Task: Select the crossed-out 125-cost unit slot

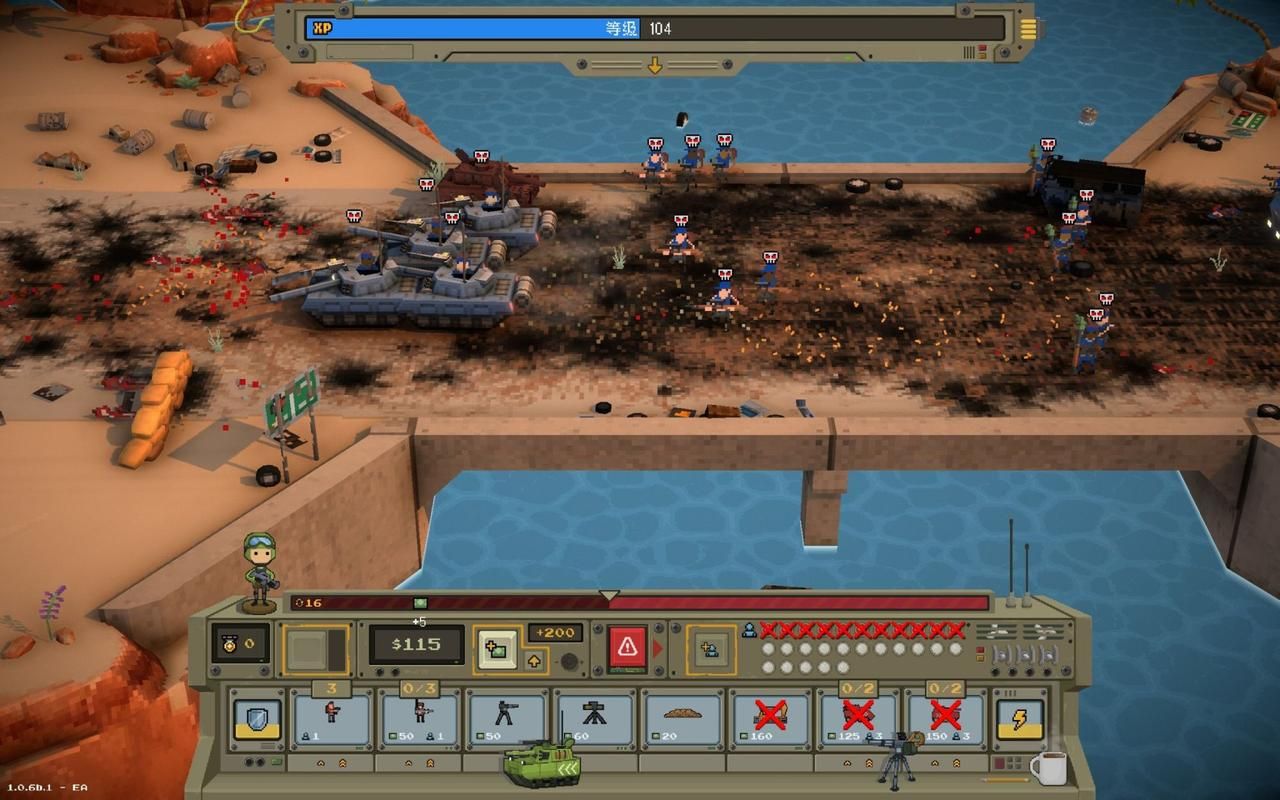Action: 857,717
